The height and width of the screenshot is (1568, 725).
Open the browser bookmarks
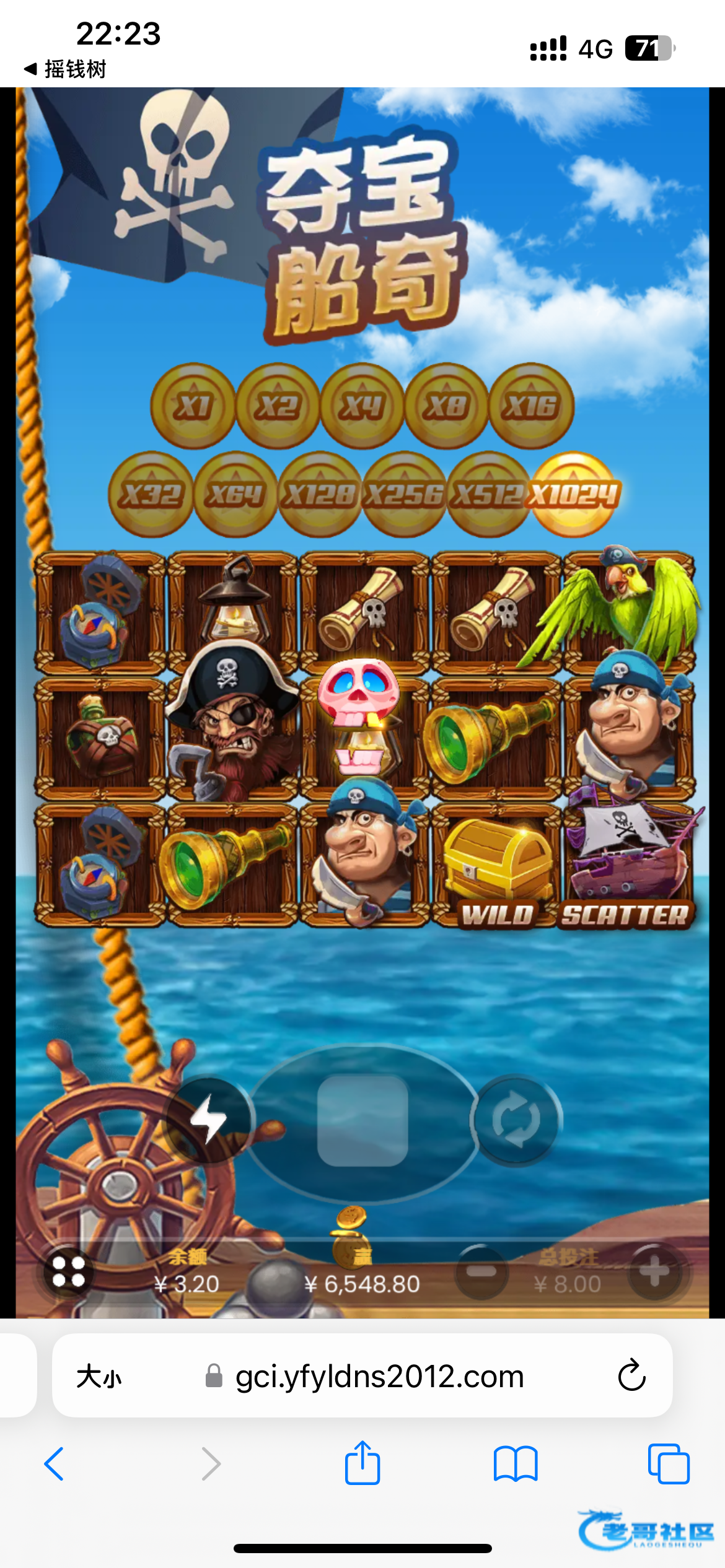click(x=516, y=1464)
